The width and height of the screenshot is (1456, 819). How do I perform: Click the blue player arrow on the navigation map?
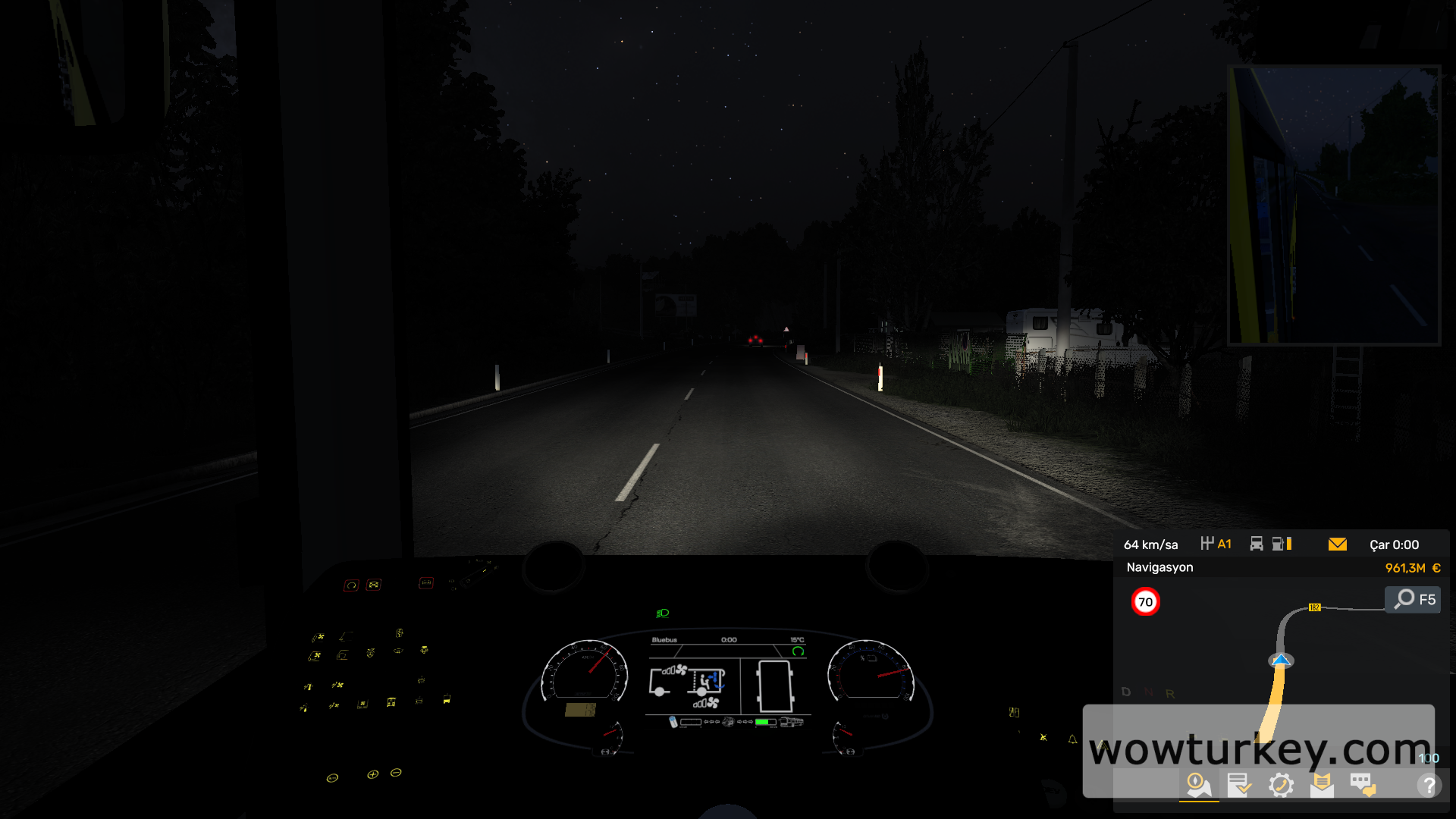click(x=1280, y=661)
